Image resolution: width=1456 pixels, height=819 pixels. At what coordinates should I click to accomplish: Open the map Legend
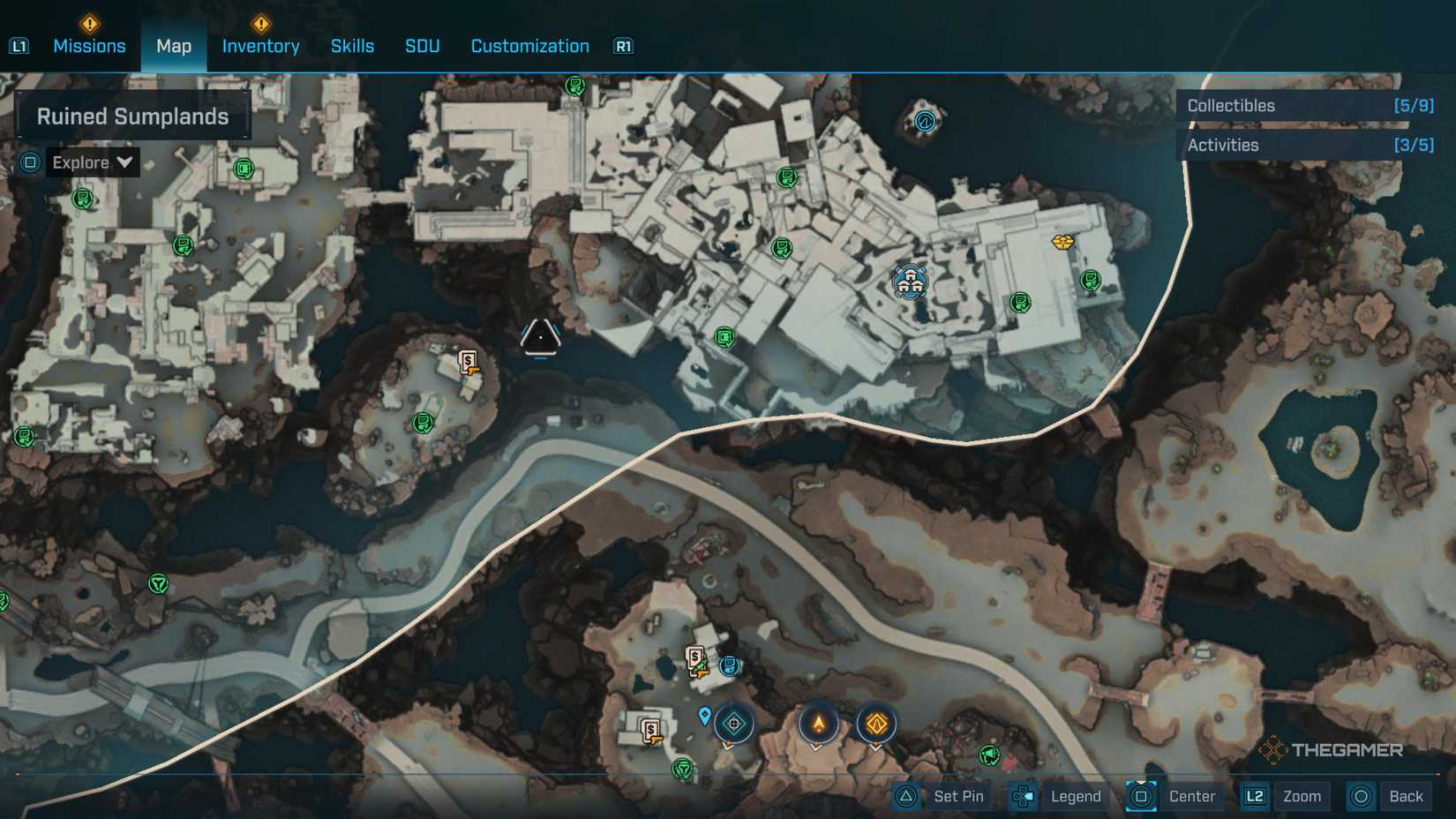pyautogui.click(x=1059, y=796)
